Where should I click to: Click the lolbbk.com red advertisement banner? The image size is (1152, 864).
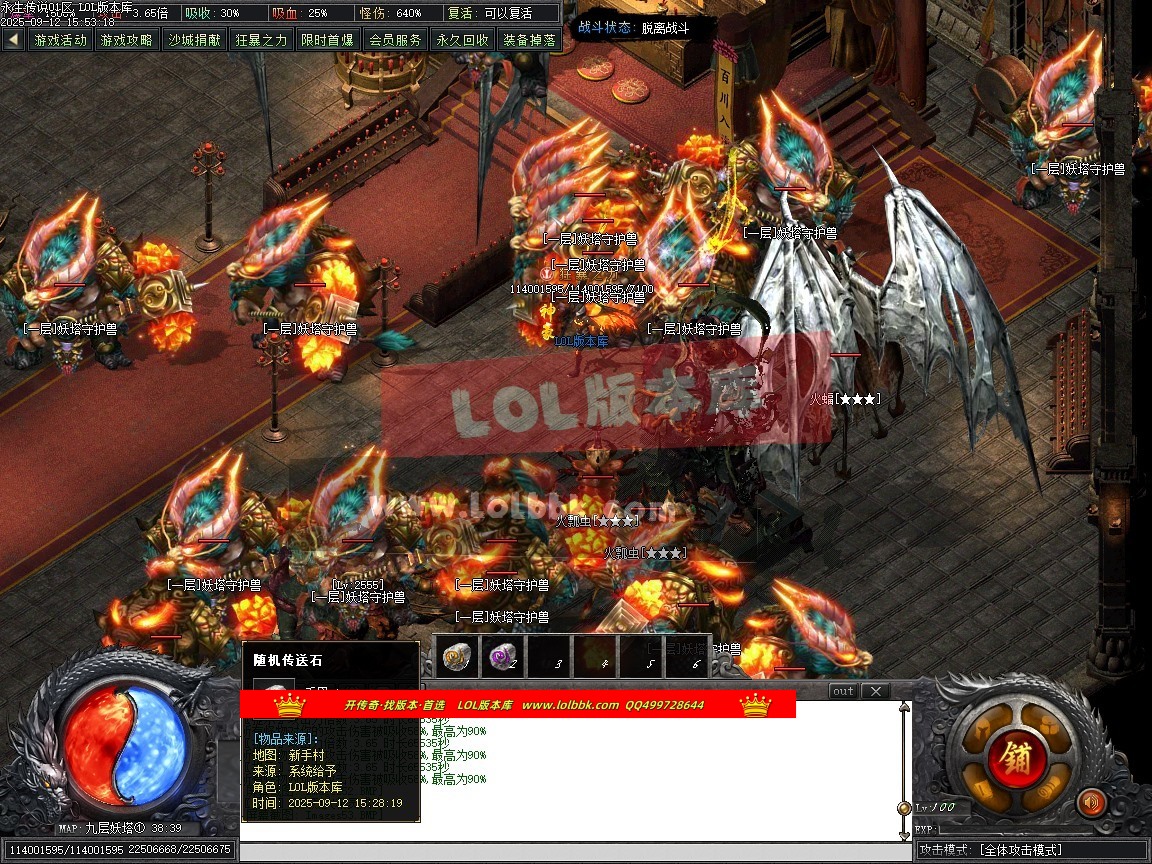point(517,705)
